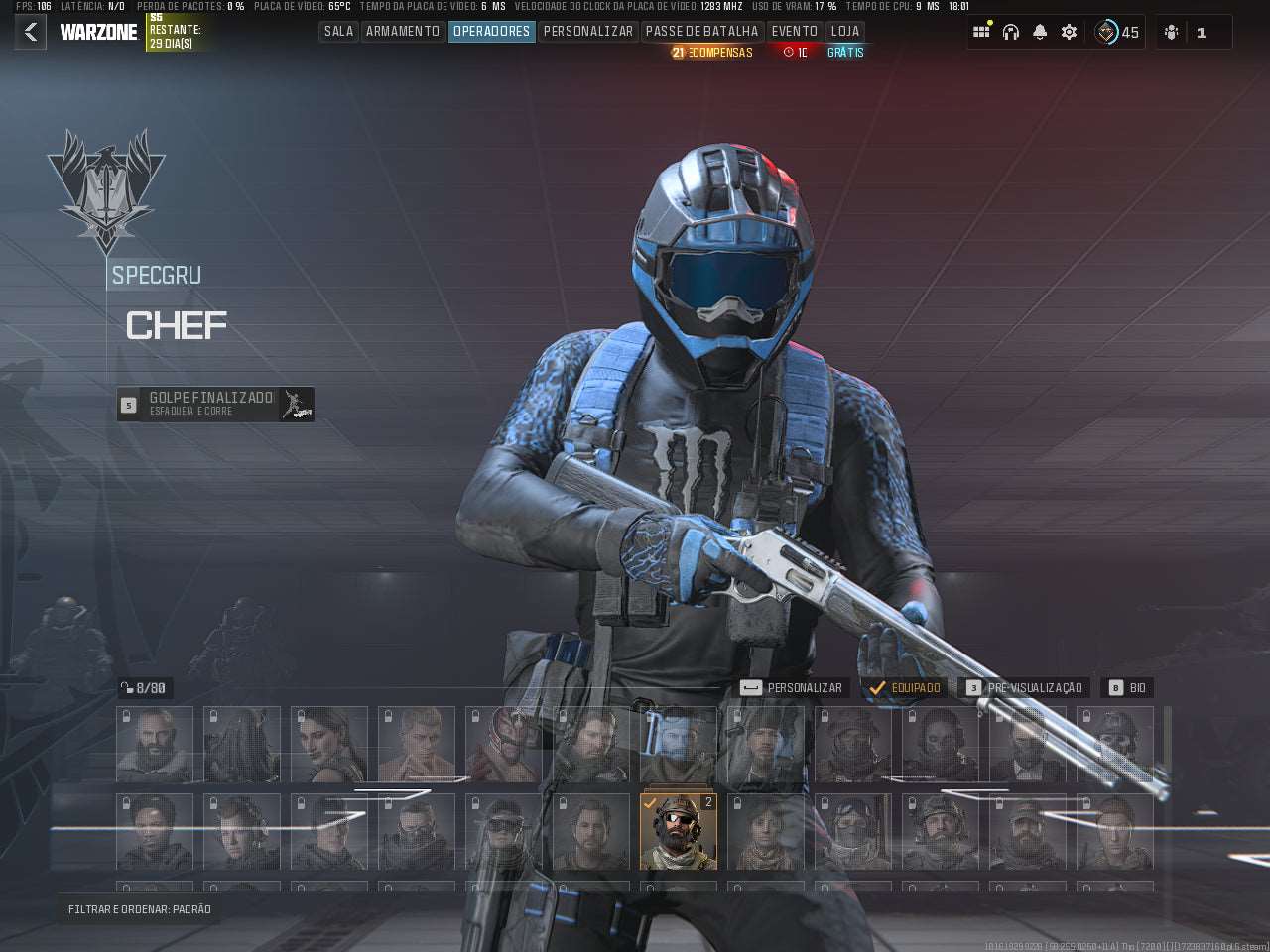Open the Passe de Batalha tab
The height and width of the screenshot is (952, 1270).
pos(701,32)
